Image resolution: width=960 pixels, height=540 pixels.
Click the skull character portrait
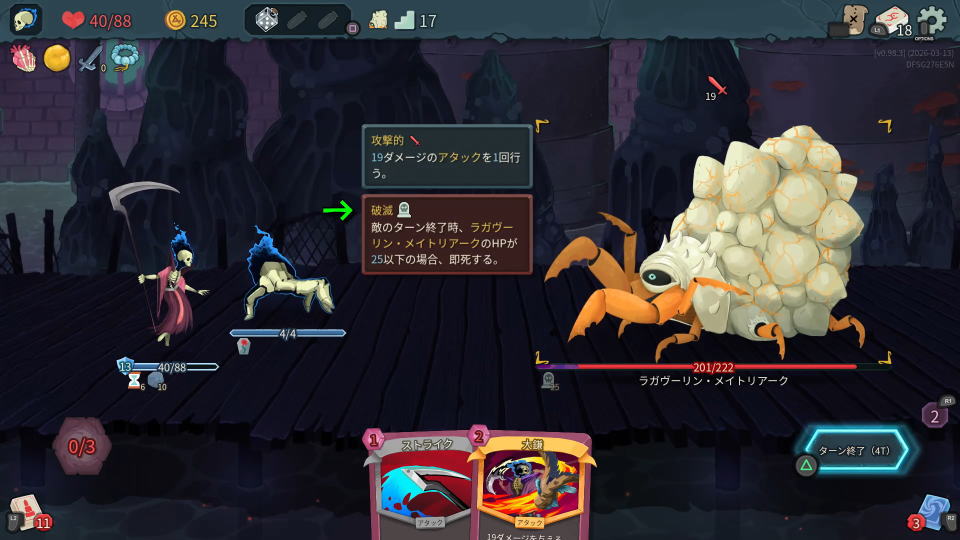[26, 20]
